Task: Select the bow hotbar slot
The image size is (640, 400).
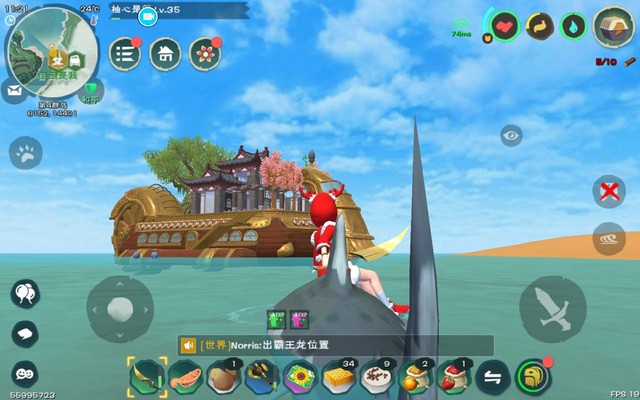Action: coord(148,377)
